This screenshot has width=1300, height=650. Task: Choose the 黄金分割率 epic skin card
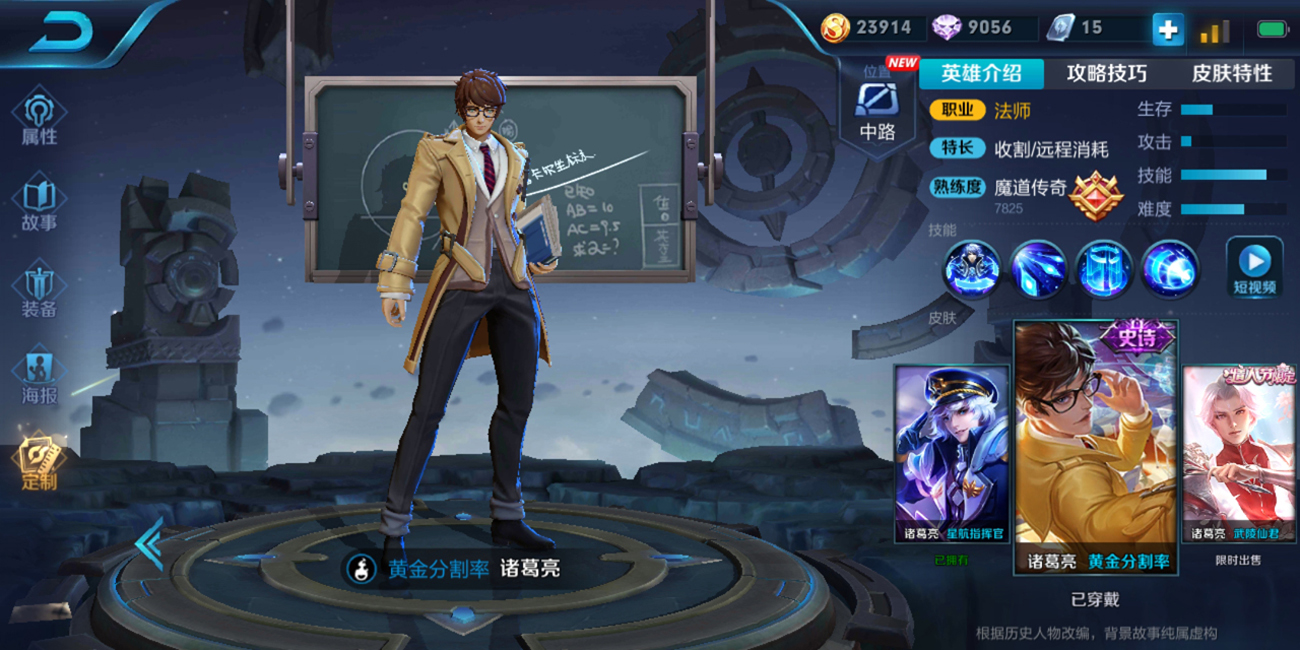pos(1096,446)
